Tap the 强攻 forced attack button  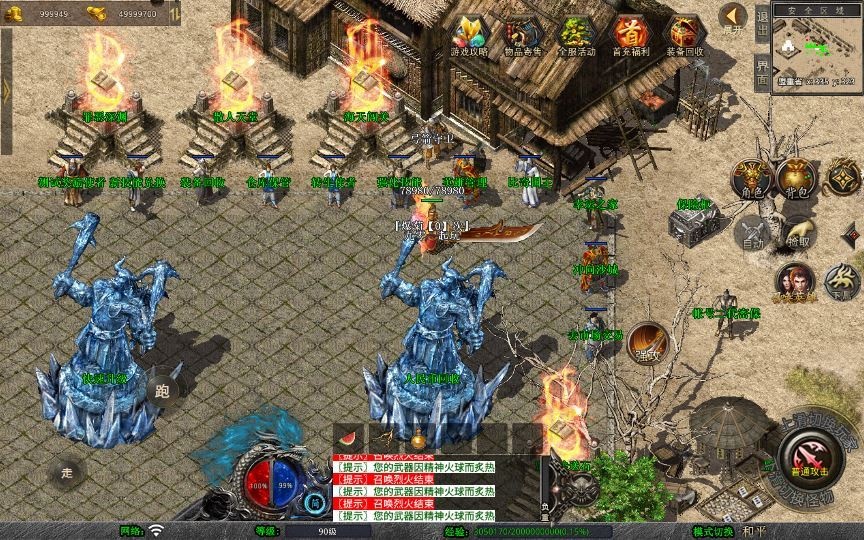pos(647,341)
